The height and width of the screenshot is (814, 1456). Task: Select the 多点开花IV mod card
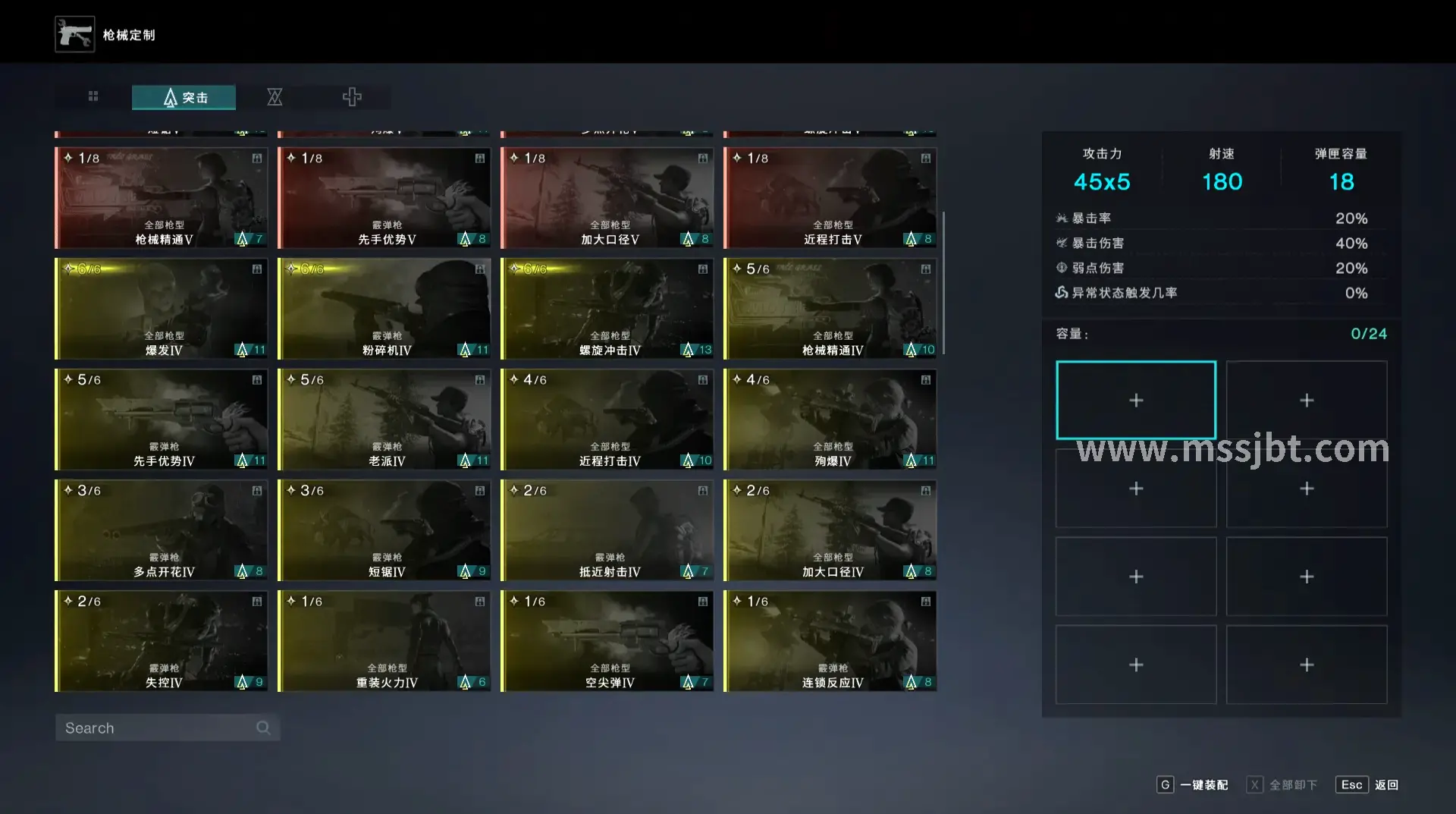[x=162, y=530]
